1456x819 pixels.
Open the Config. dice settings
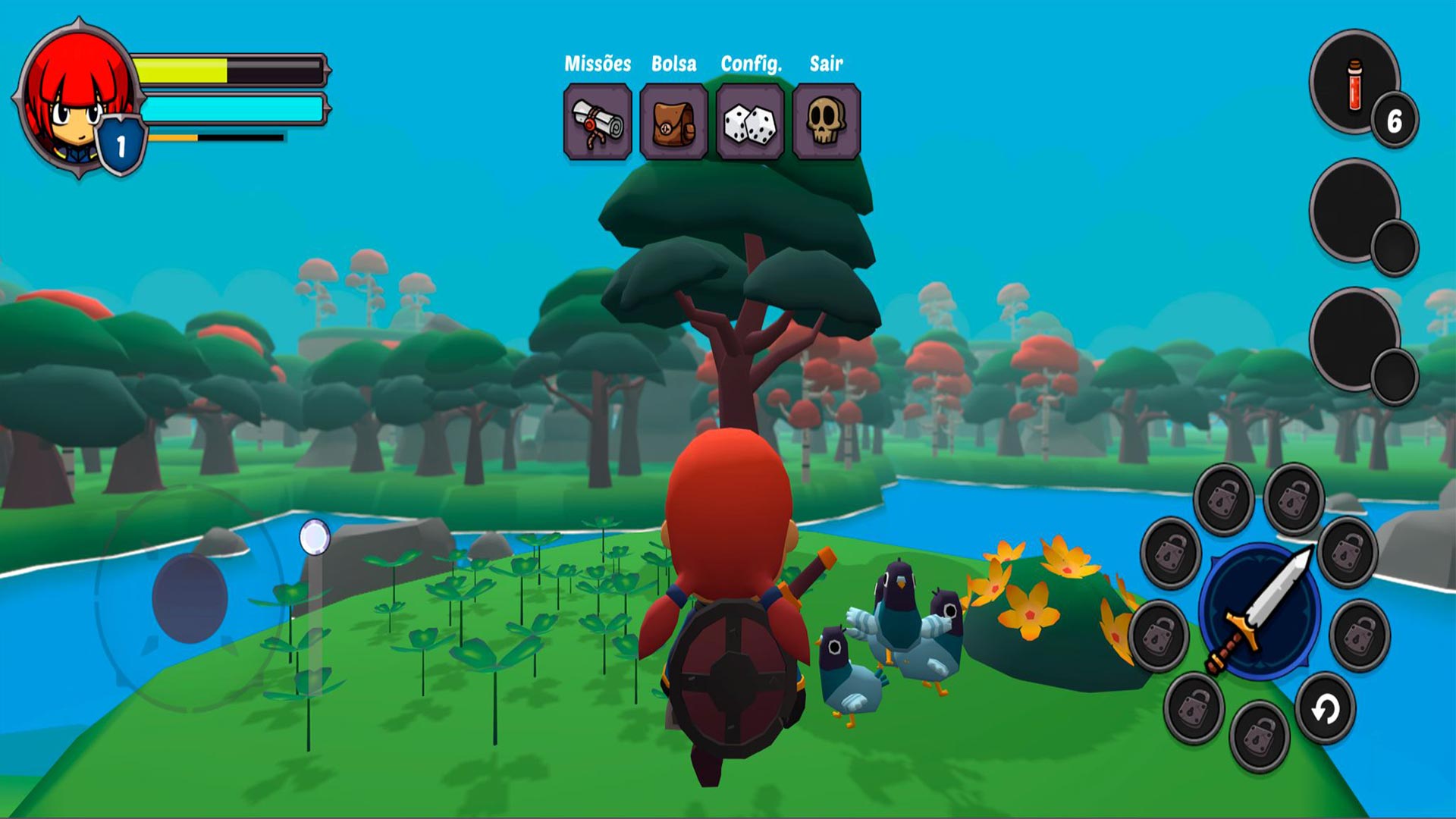(x=750, y=122)
